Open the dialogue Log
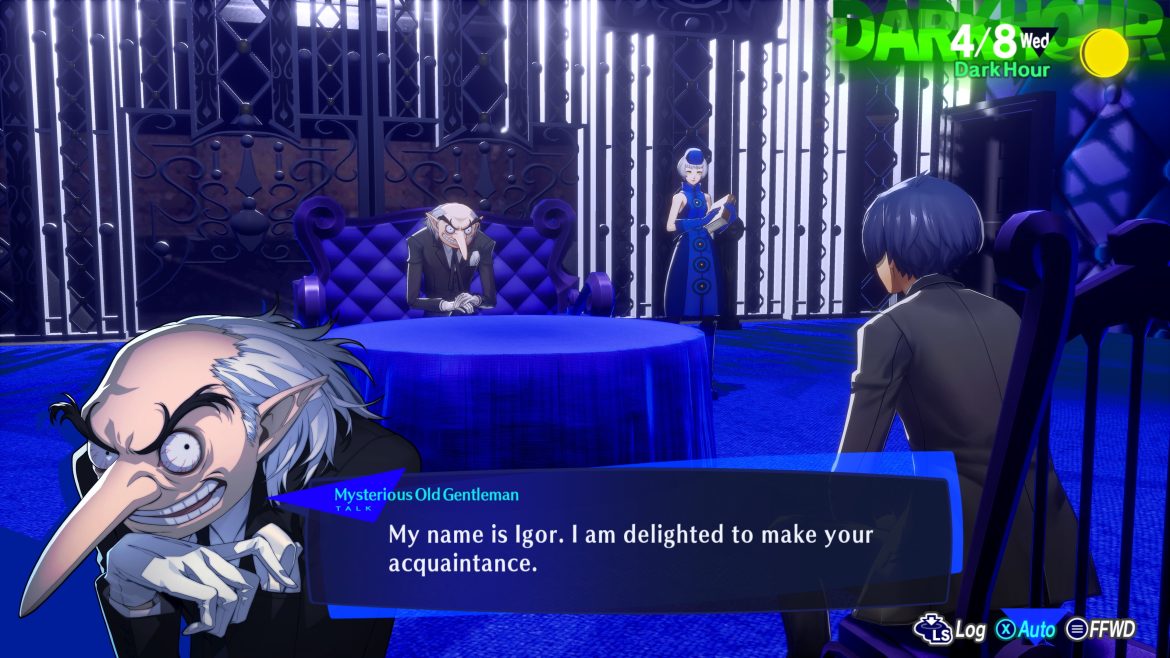The height and width of the screenshot is (658, 1170). pos(953,629)
